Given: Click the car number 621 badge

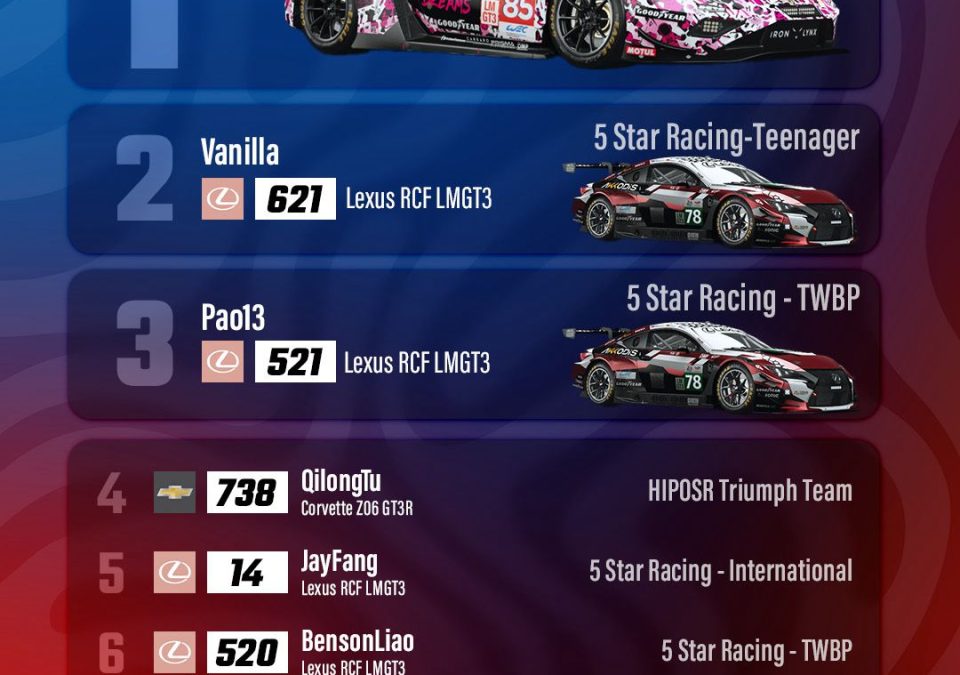Looking at the screenshot, I should pyautogui.click(x=295, y=199).
